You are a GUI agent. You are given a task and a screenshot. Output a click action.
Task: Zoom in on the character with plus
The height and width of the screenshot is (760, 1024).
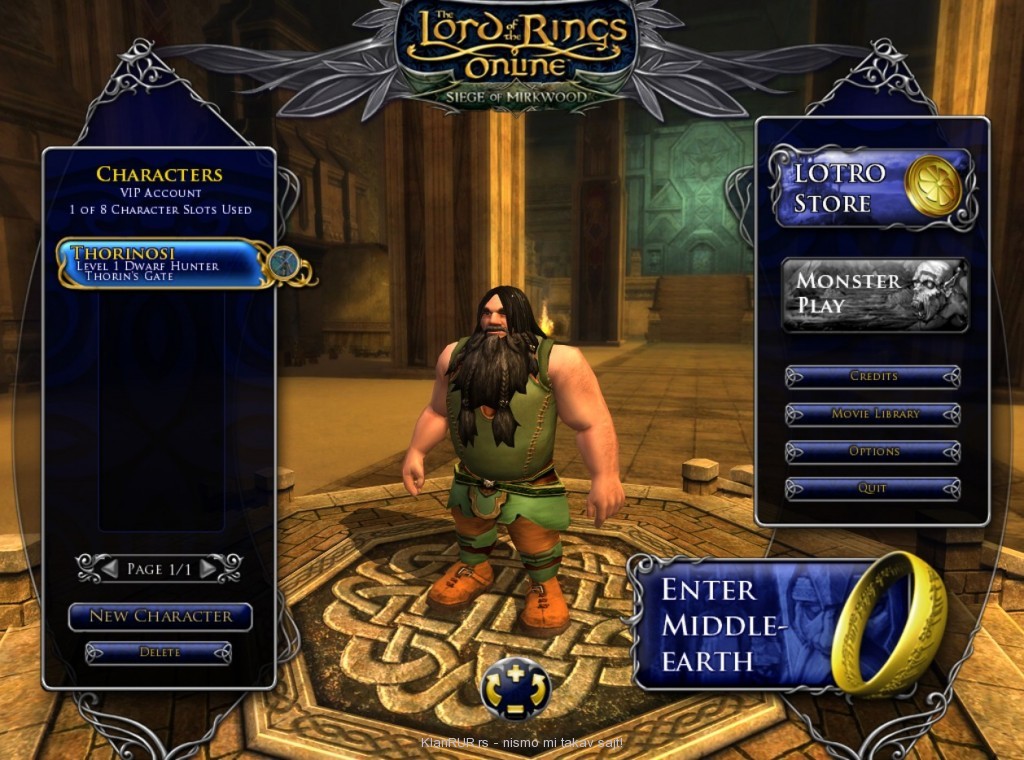[x=516, y=673]
